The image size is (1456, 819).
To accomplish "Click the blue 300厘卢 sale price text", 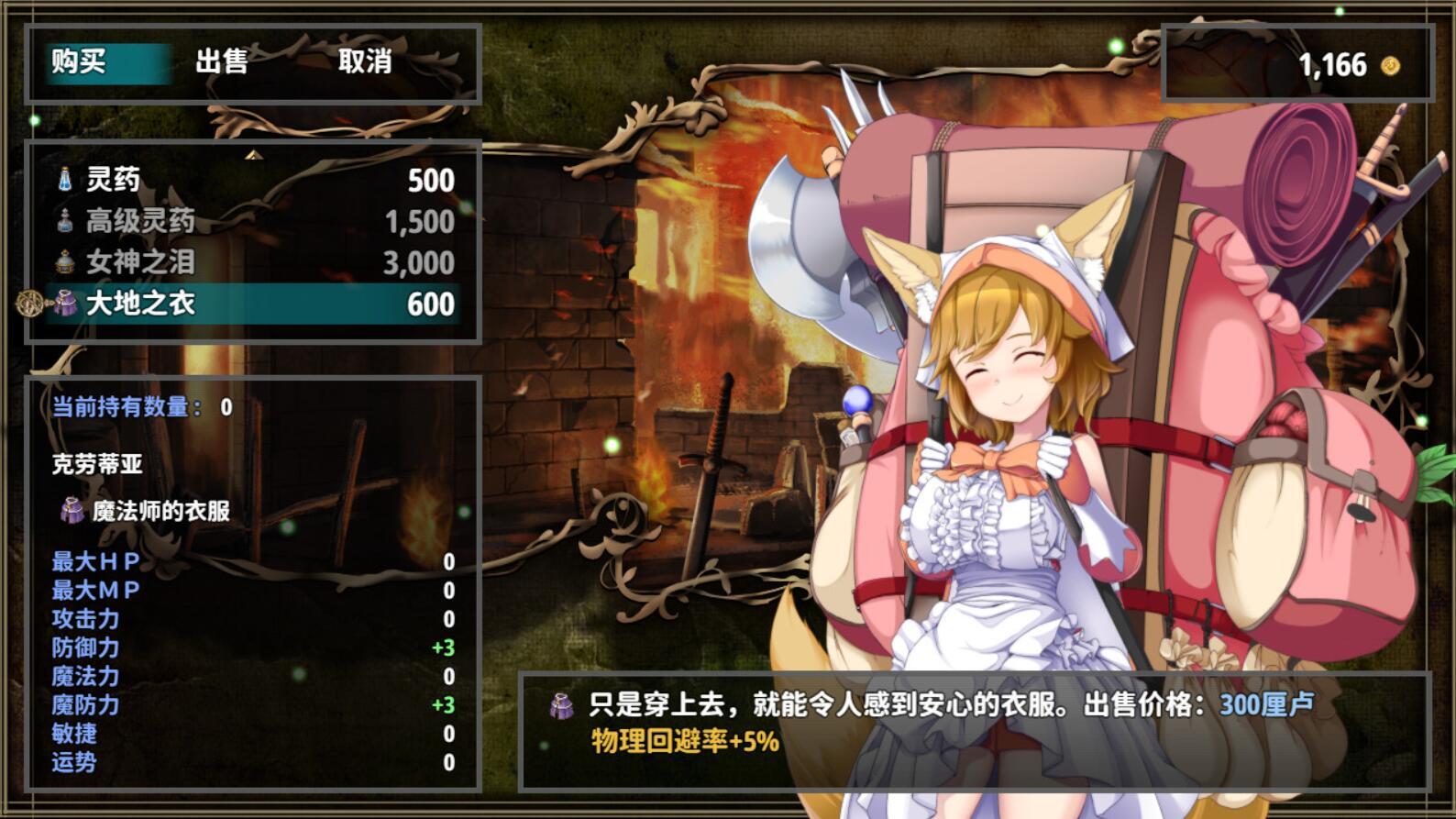I will coord(1264,703).
